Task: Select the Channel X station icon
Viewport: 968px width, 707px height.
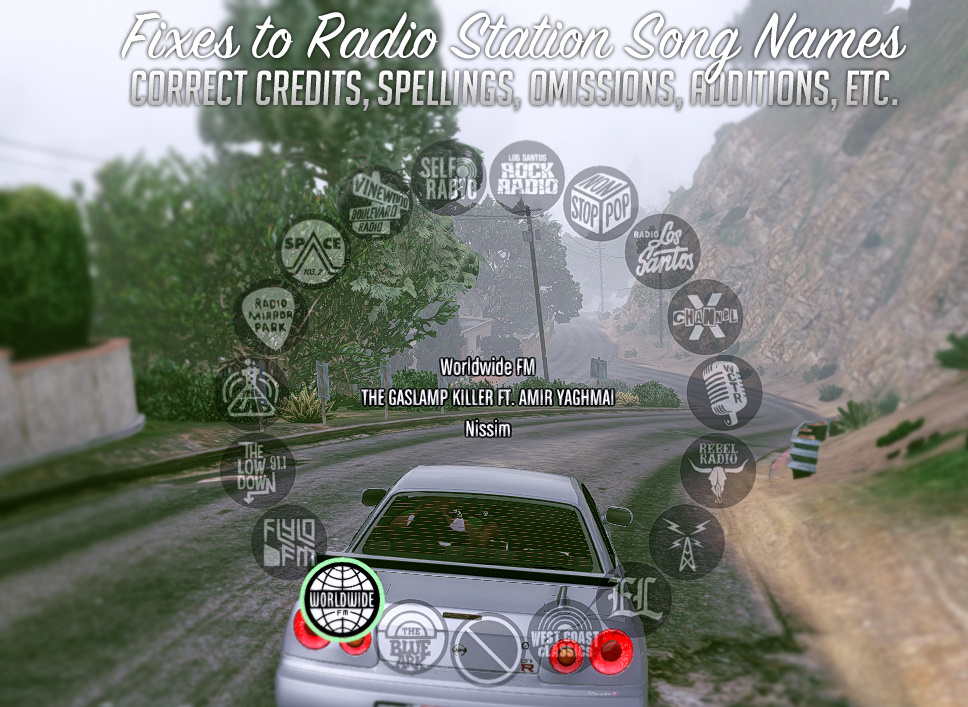Action: click(705, 317)
